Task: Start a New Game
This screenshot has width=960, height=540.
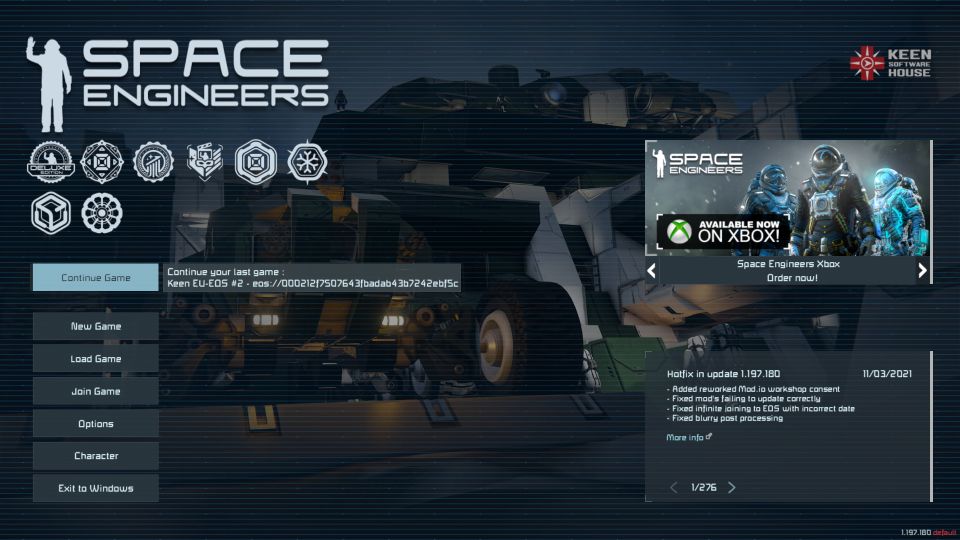Action: coord(96,326)
